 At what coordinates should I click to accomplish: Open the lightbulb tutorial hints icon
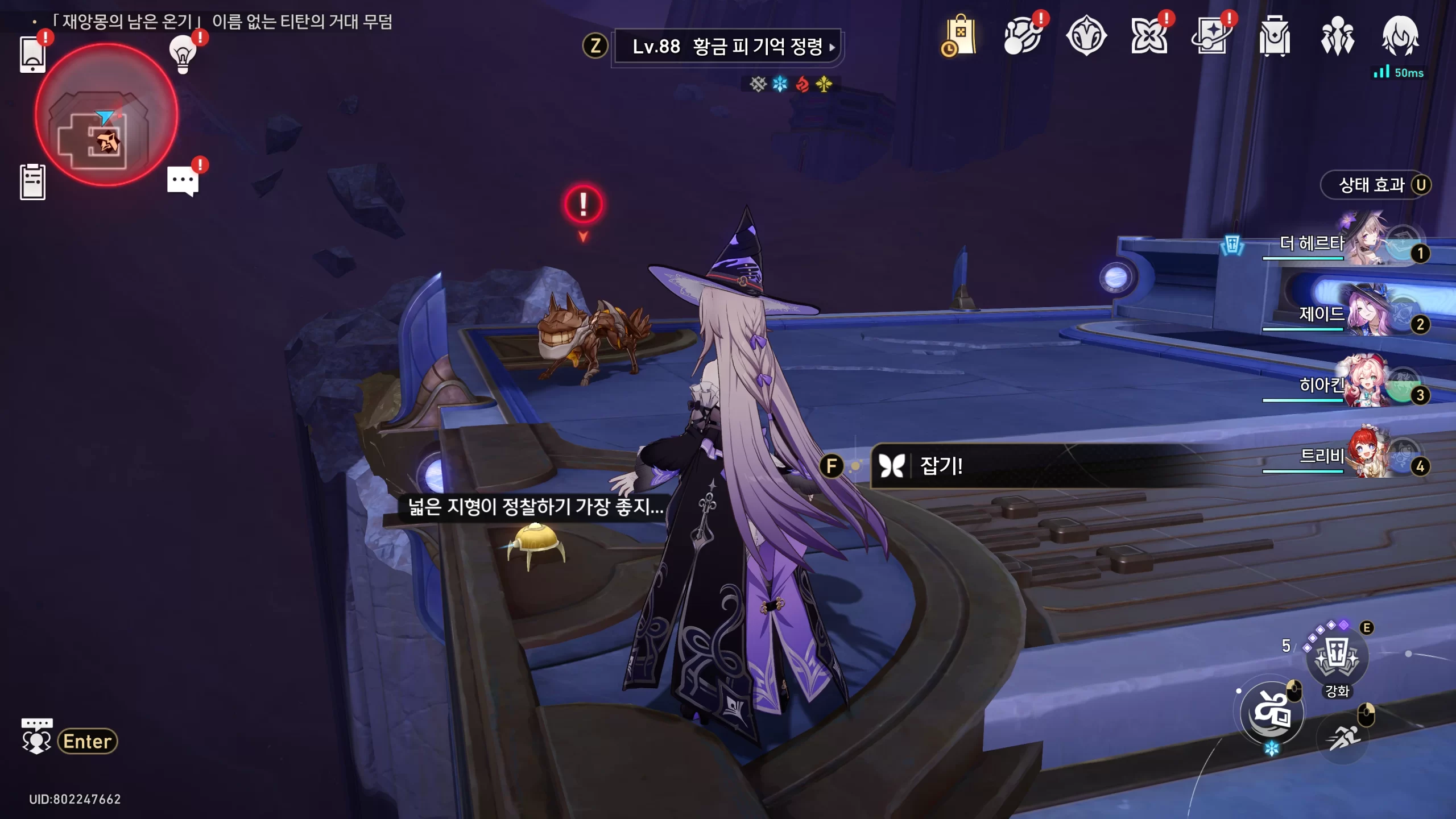183,55
